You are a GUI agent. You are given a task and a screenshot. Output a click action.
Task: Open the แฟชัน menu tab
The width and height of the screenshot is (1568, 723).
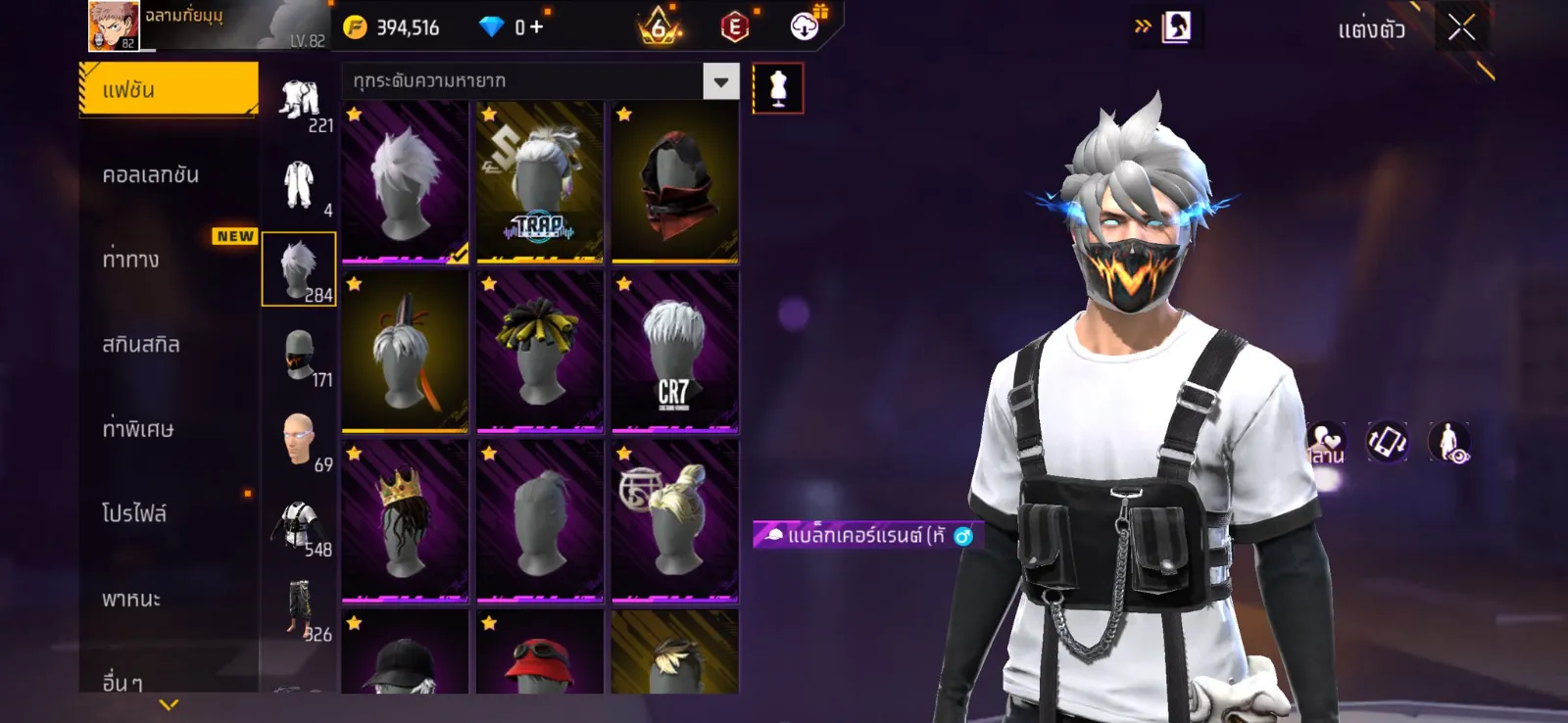click(168, 89)
